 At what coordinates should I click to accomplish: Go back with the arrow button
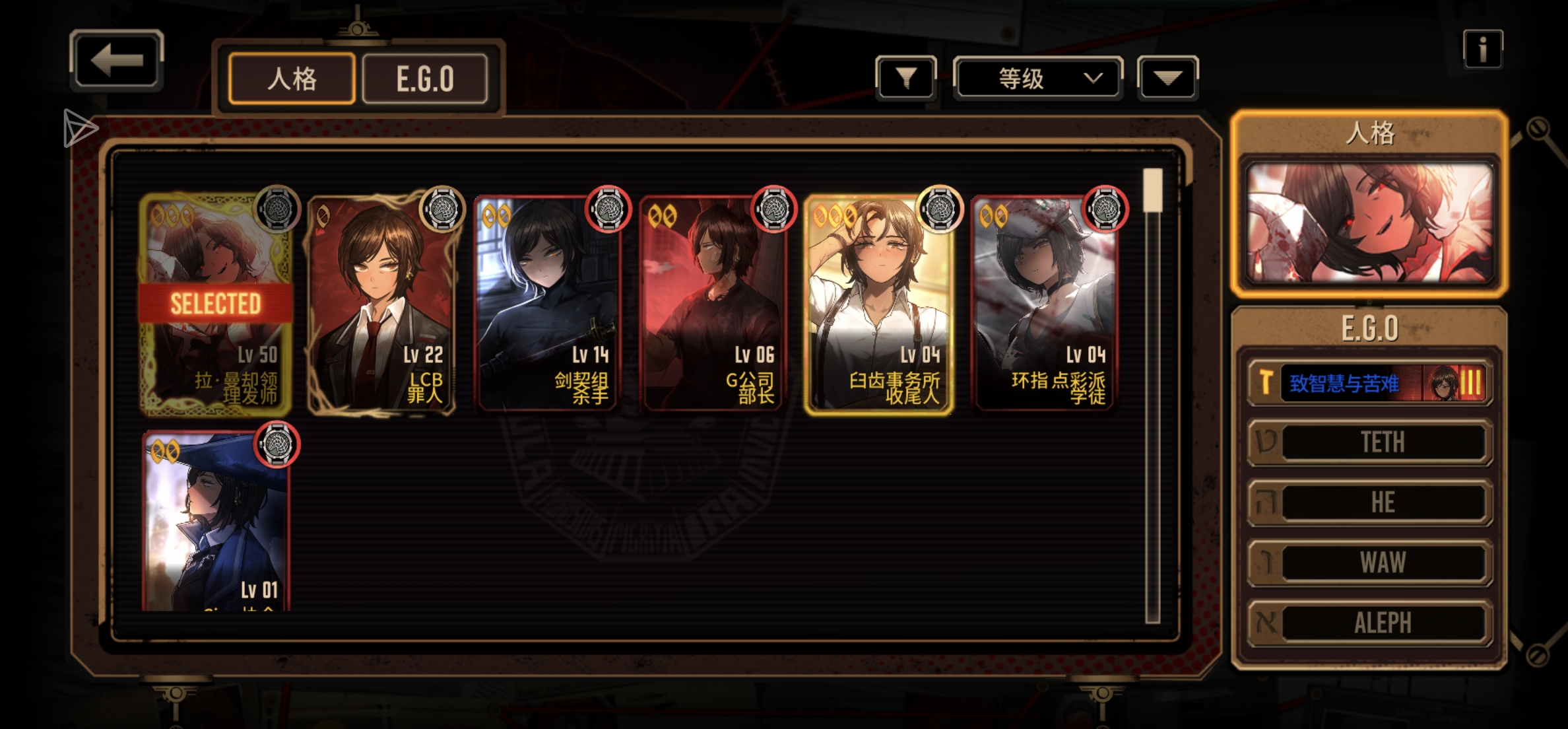[117, 61]
